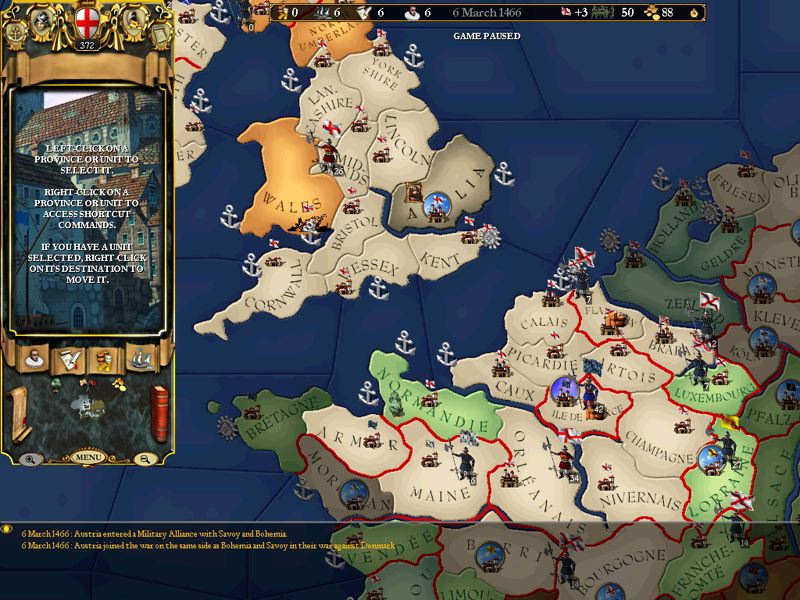The height and width of the screenshot is (600, 800).
Task: Open the sailing ships trade tab
Action: pos(139,360)
